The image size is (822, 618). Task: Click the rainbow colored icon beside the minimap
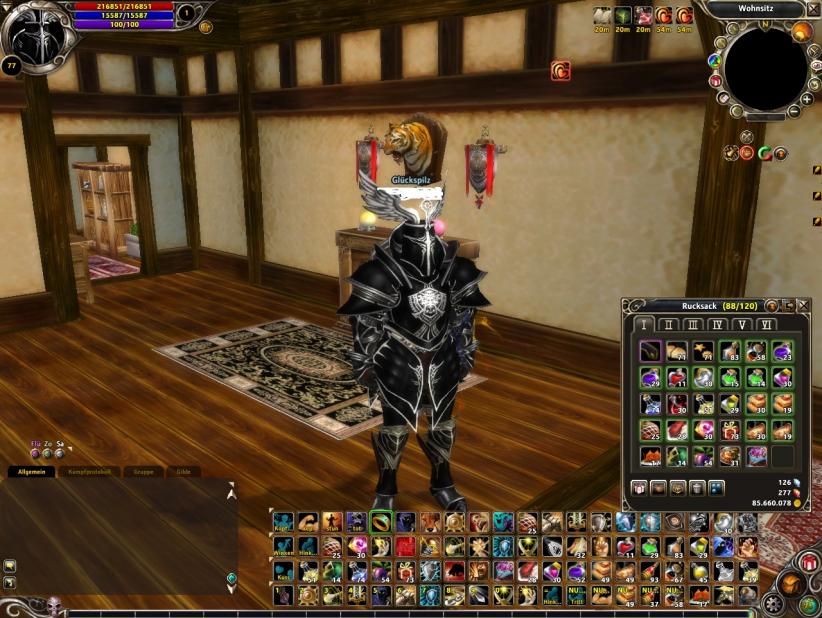pos(714,59)
